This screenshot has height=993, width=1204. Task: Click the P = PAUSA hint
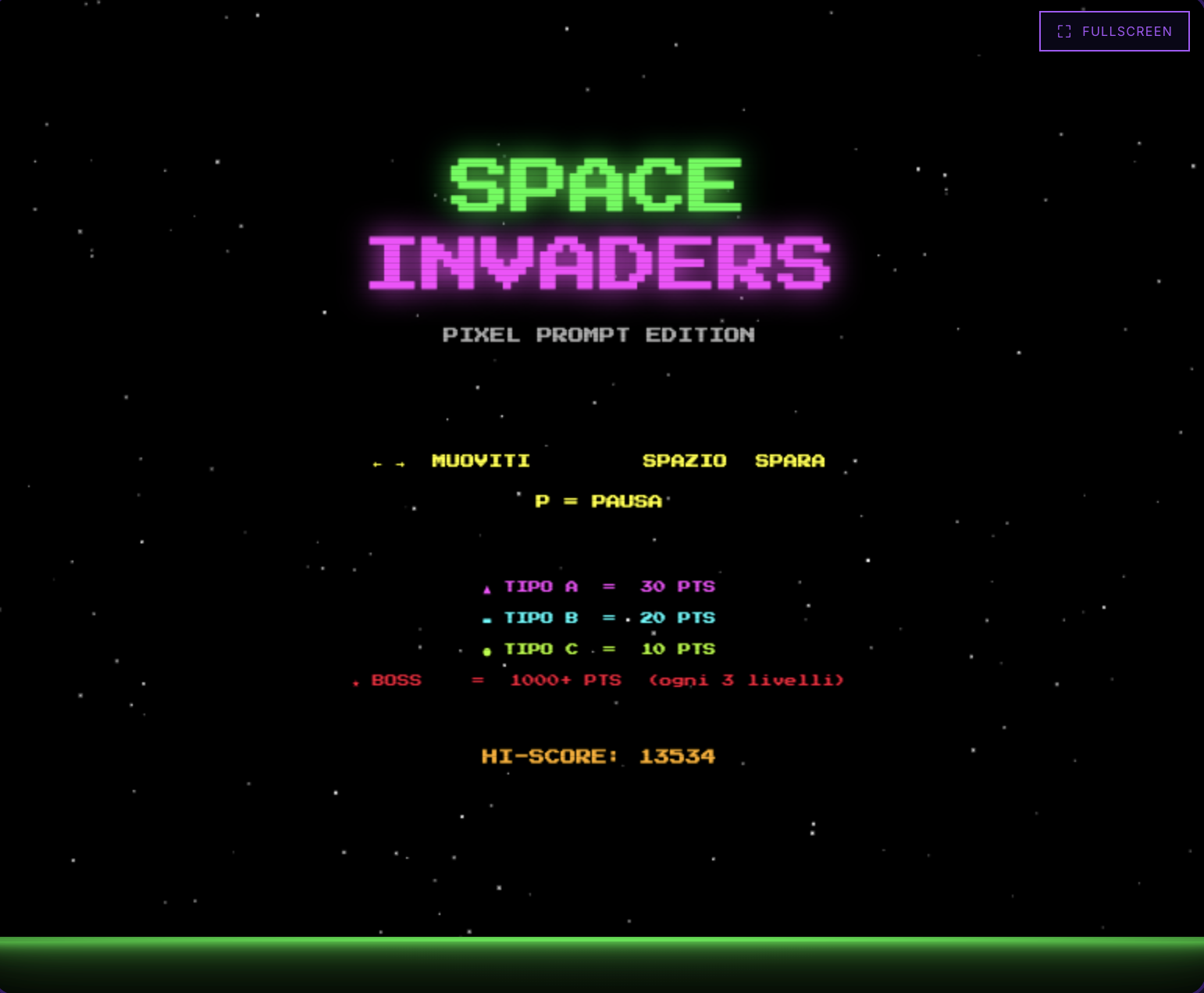[598, 501]
